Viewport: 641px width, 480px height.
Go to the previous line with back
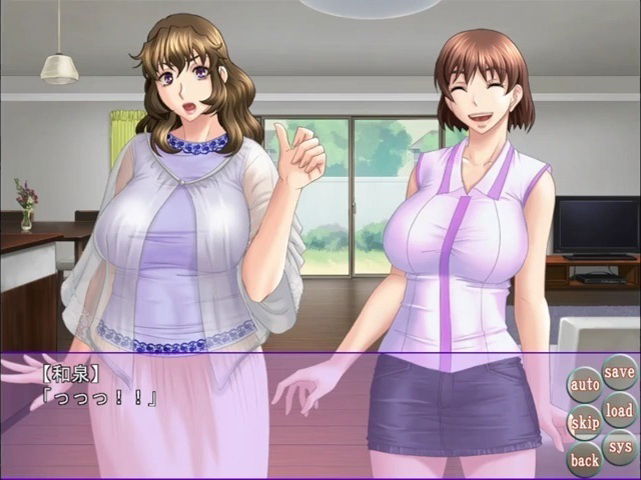coord(585,460)
